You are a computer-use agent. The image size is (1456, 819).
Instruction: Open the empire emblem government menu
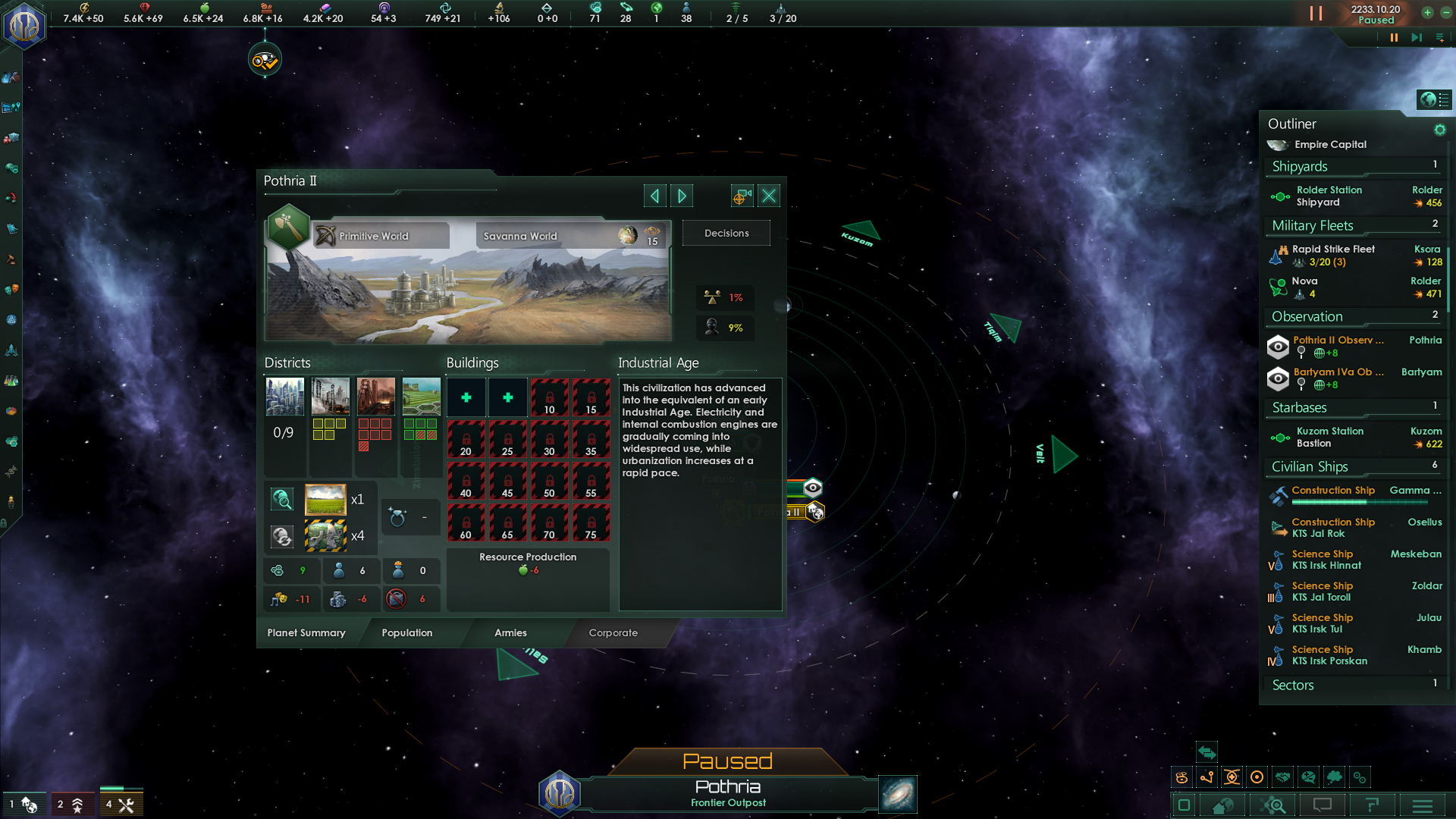click(25, 27)
